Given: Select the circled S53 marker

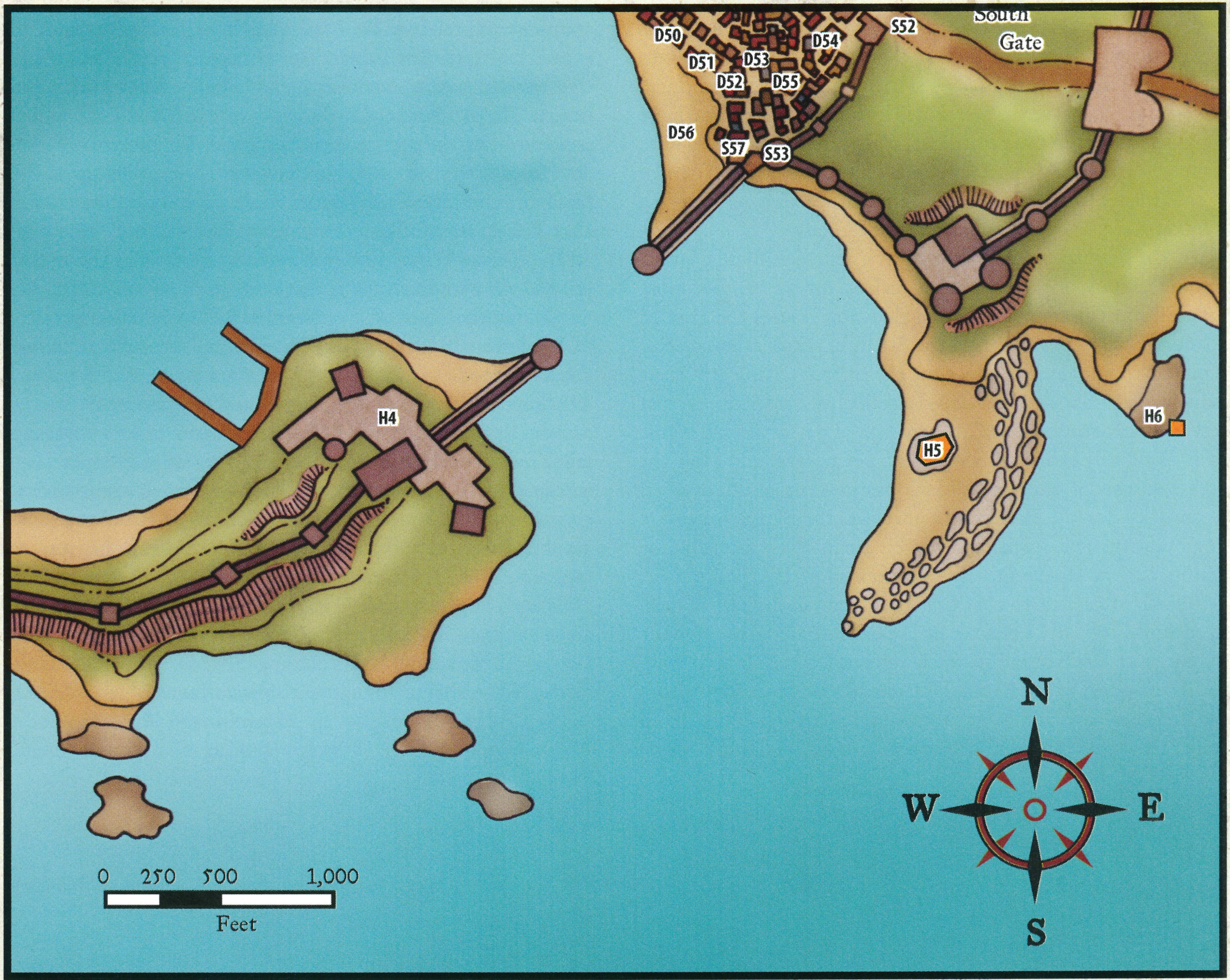Looking at the screenshot, I should 776,154.
